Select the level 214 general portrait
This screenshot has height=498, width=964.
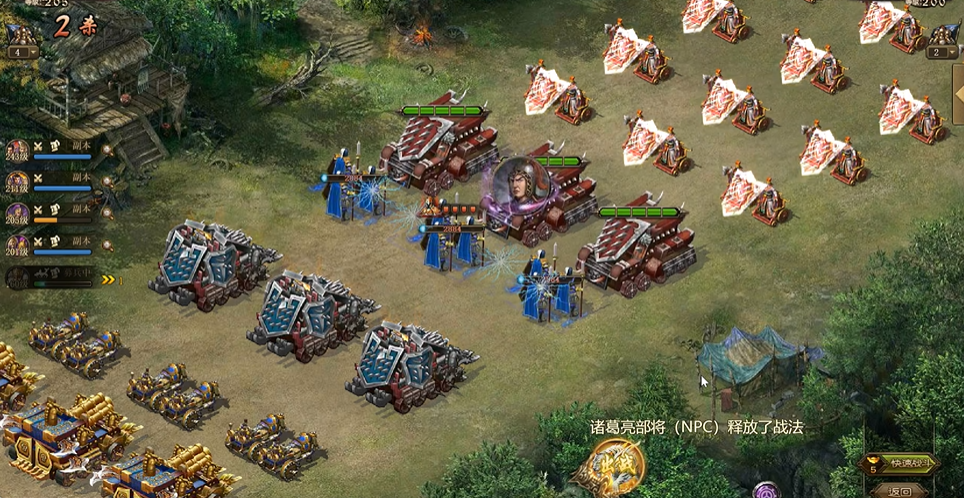point(17,182)
